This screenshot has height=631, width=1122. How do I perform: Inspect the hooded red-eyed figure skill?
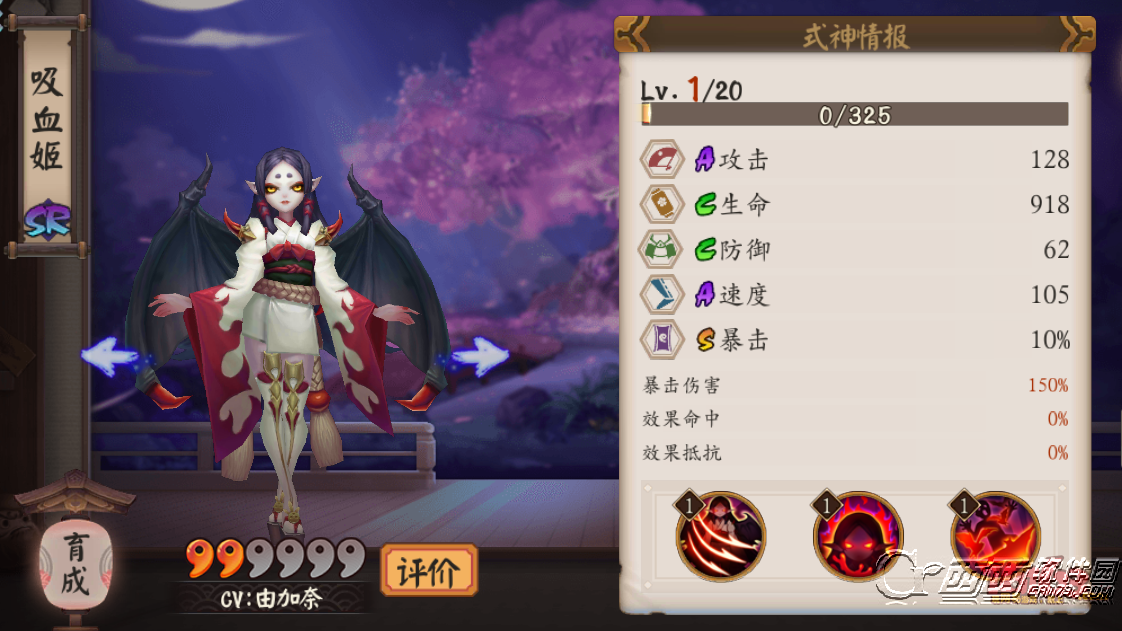858,537
